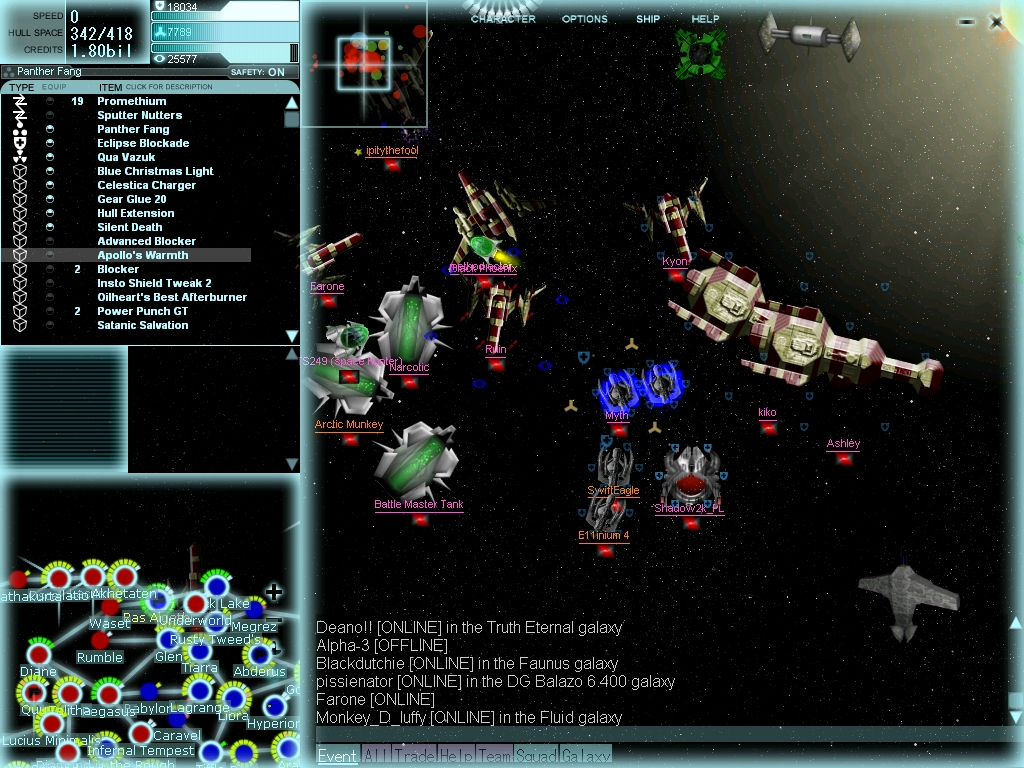Toggle equip for Advanced Blocker

[x=50, y=241]
